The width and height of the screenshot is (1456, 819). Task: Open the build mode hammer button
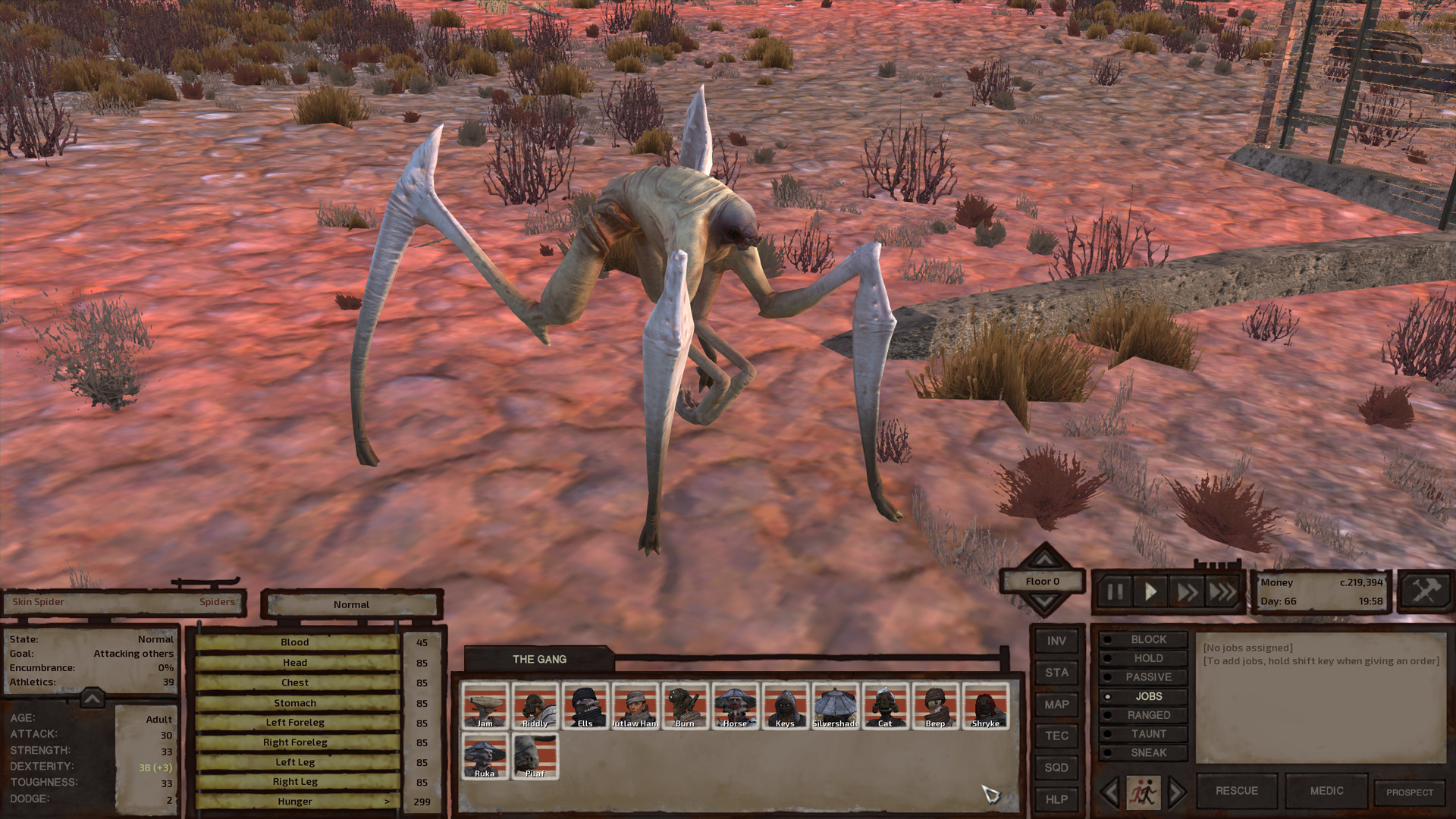[1425, 590]
